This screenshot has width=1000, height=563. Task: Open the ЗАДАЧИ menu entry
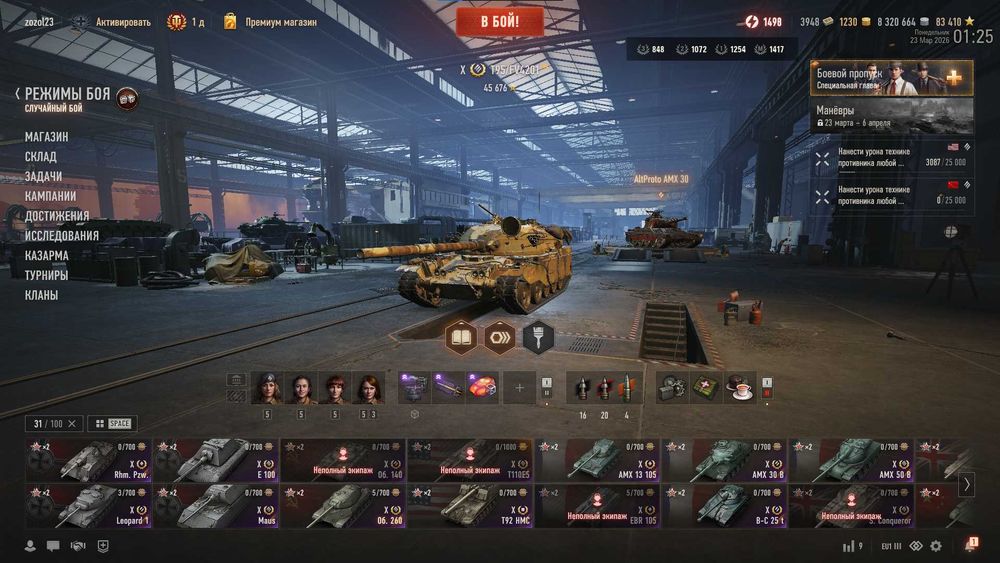[43, 176]
